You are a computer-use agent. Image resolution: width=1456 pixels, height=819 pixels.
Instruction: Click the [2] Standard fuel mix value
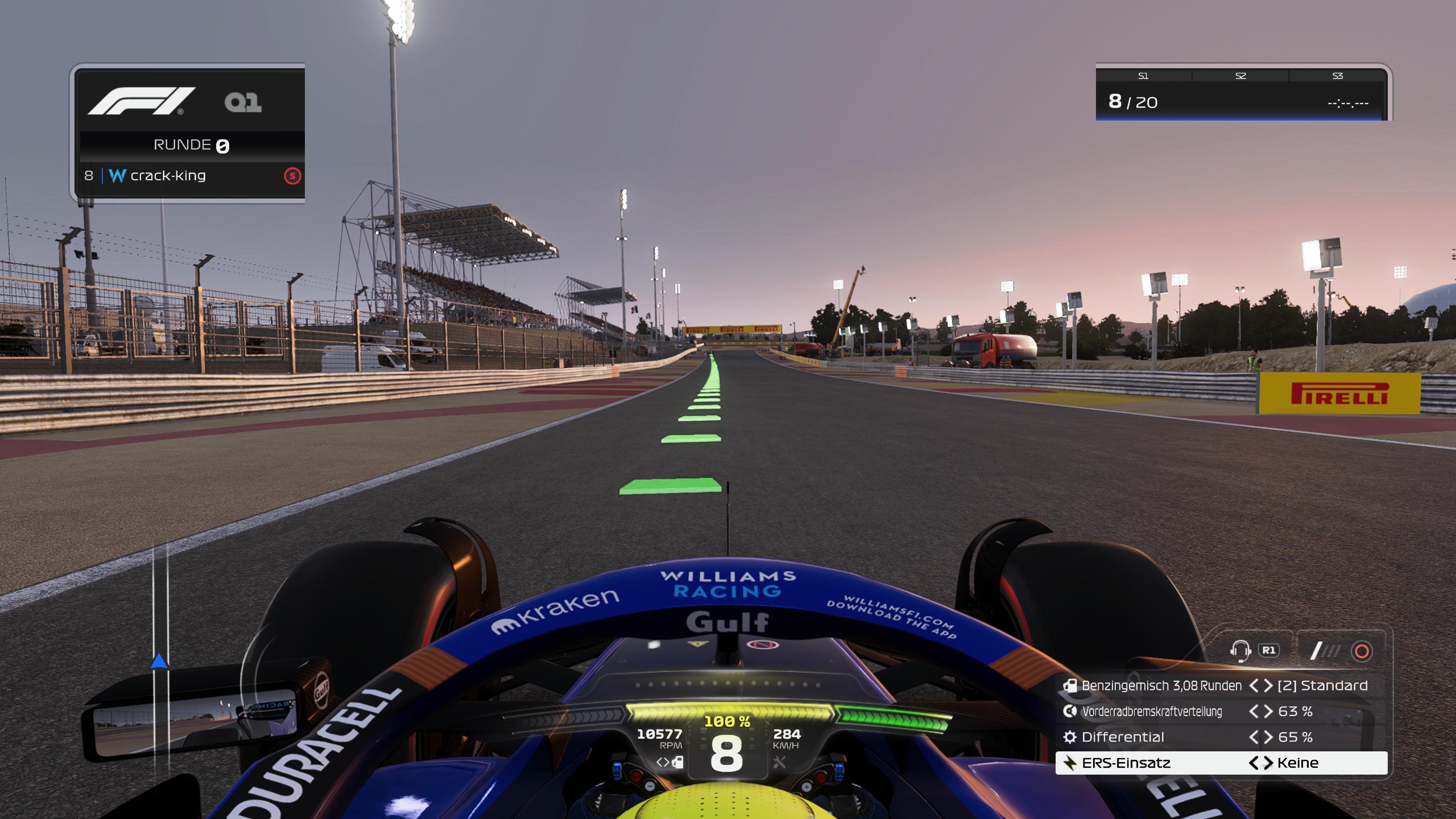(x=1332, y=686)
